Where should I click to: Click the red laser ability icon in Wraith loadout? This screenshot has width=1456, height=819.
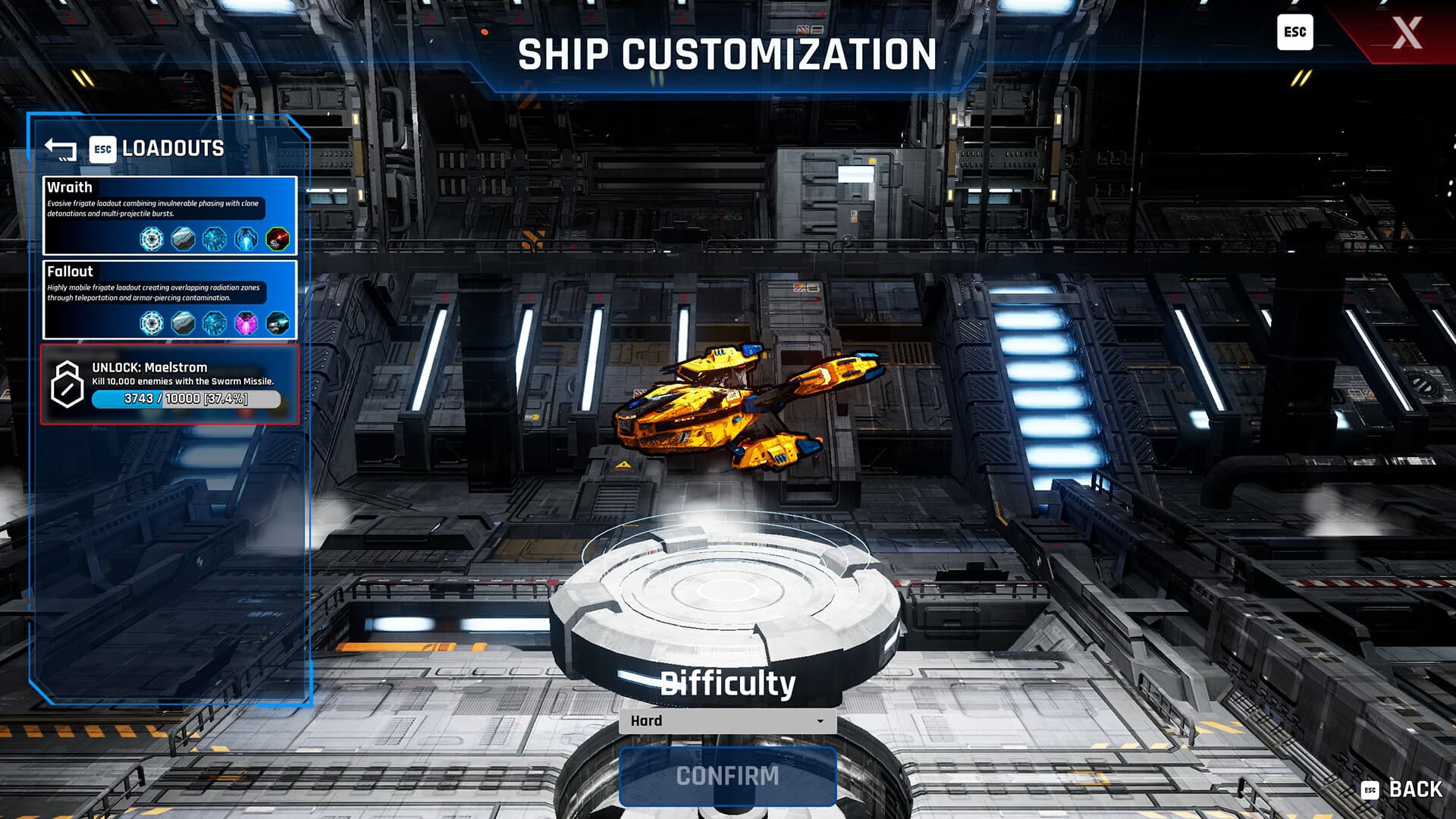(x=278, y=239)
